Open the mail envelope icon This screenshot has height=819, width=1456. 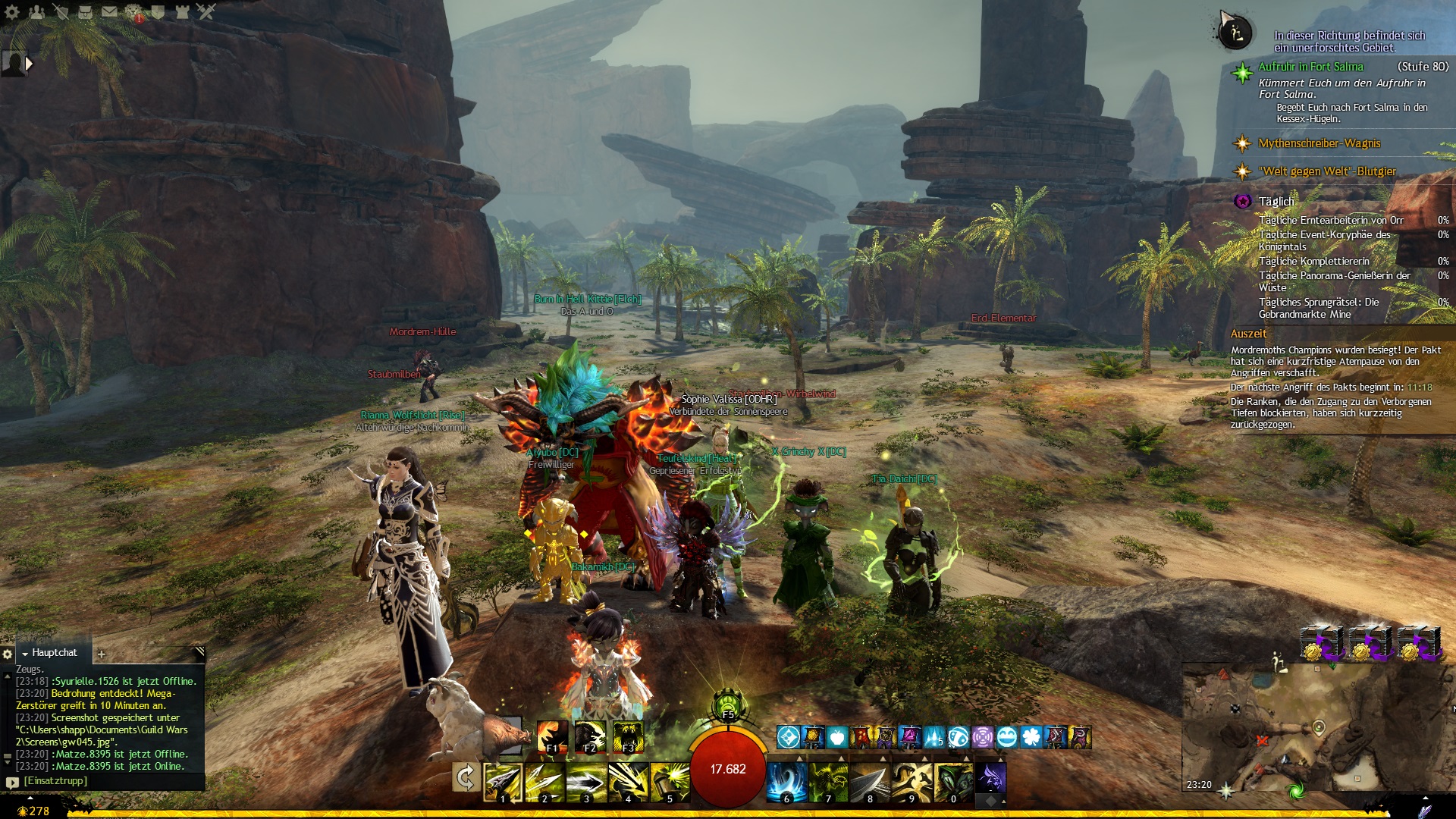click(x=109, y=11)
